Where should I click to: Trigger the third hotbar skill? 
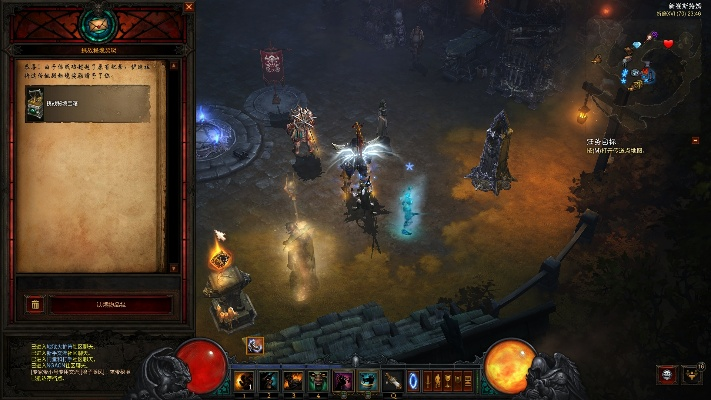coord(294,380)
